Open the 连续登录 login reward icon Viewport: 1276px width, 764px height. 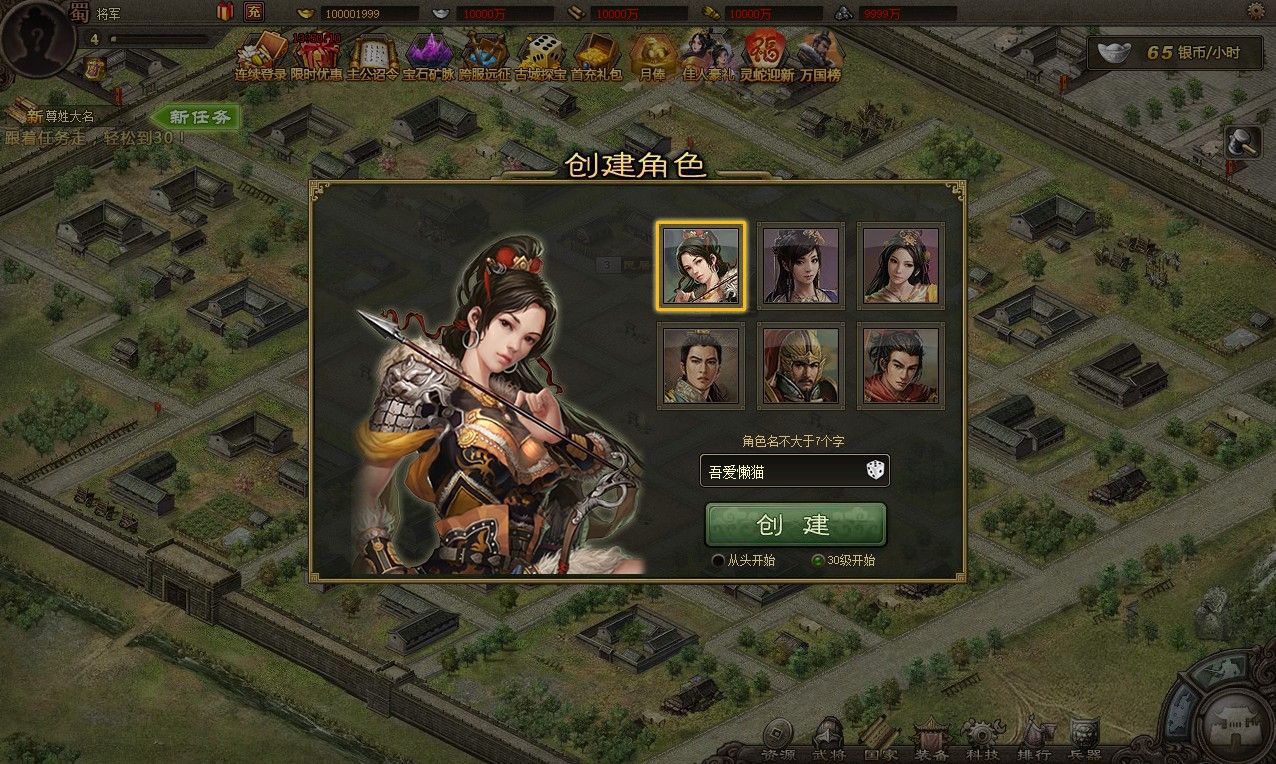click(x=260, y=56)
